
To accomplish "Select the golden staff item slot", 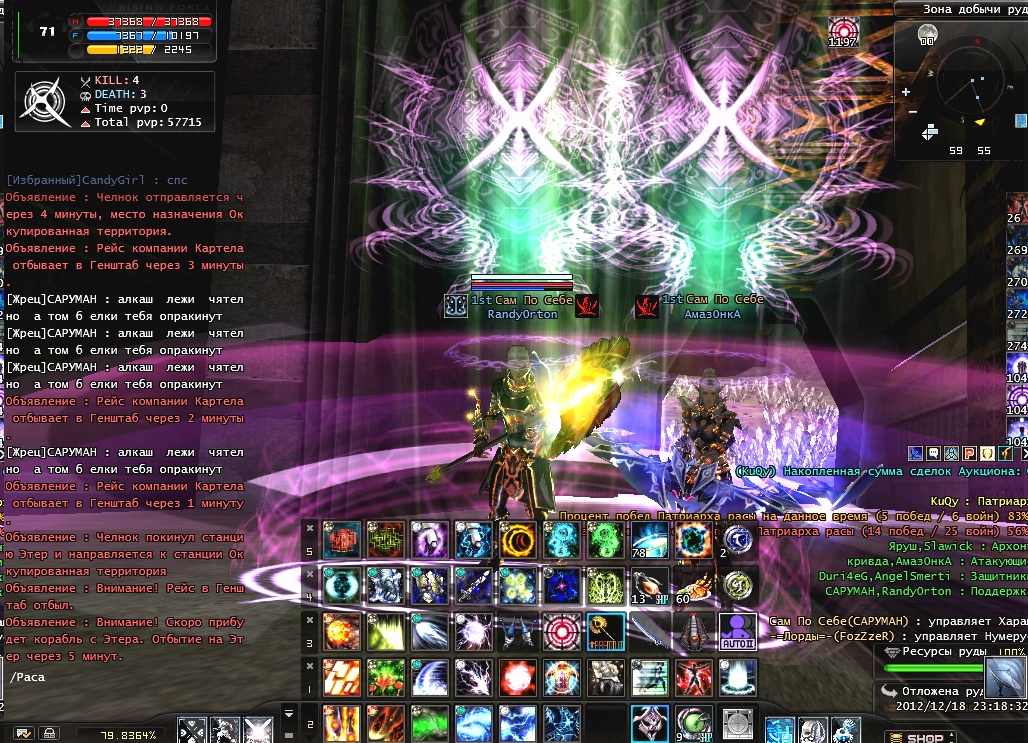I will (x=604, y=632).
